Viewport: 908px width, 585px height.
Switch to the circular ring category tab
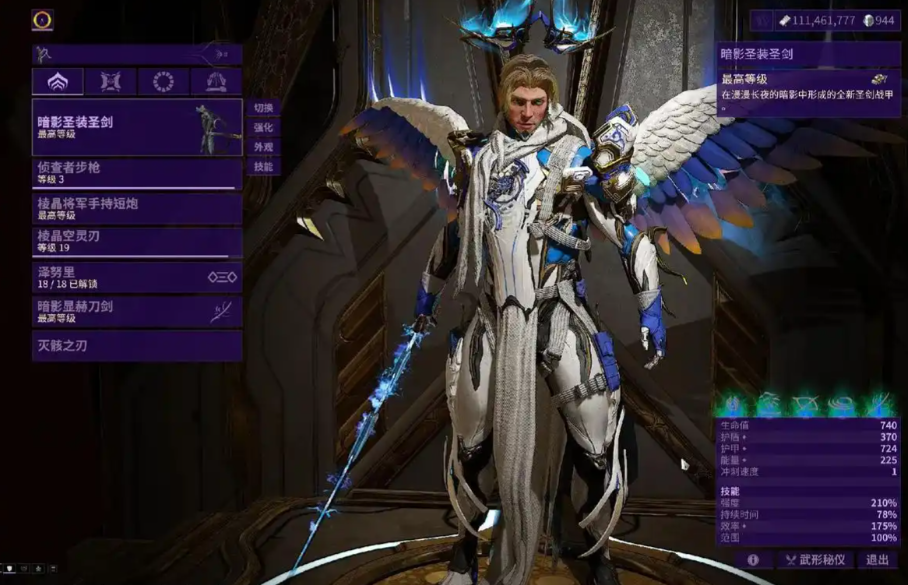[x=163, y=82]
